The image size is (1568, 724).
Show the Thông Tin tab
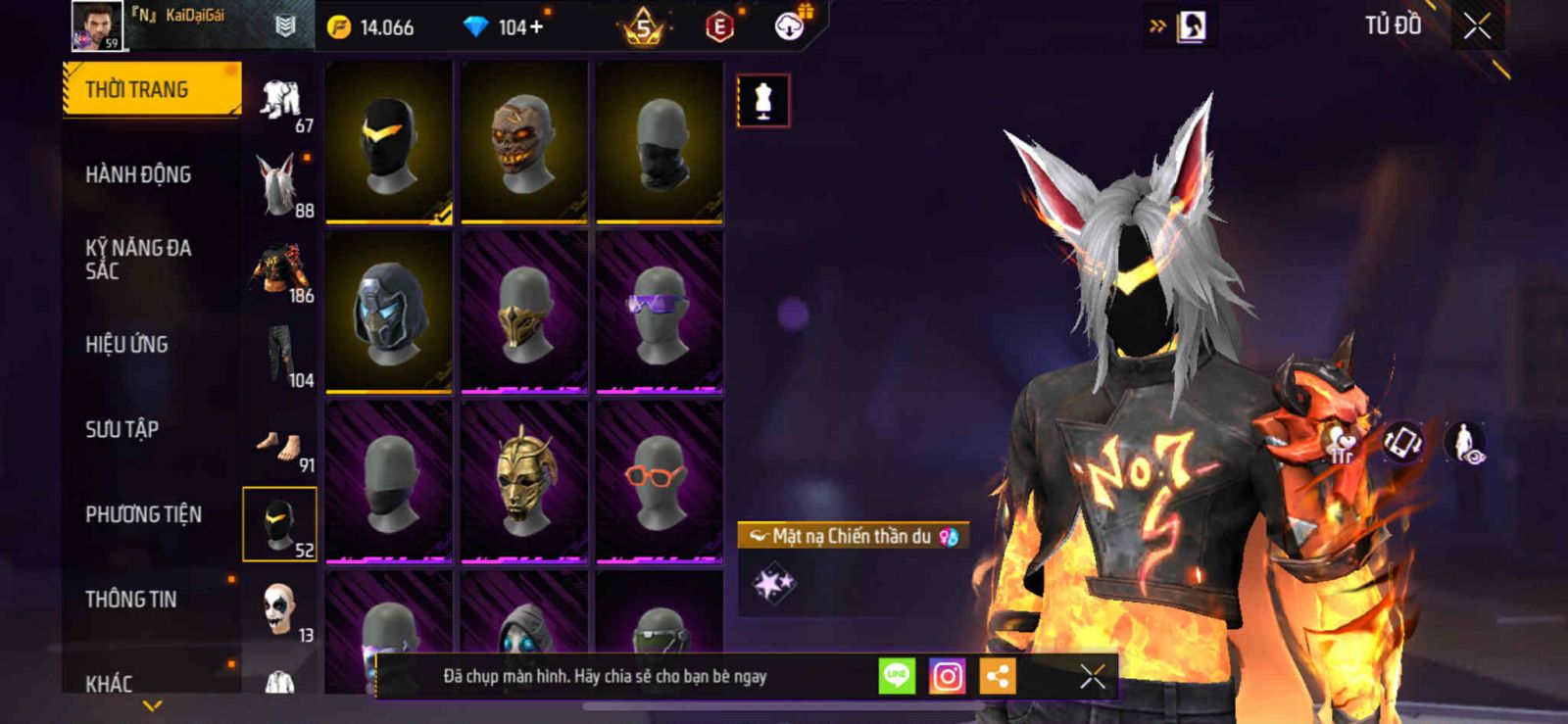click(x=131, y=600)
